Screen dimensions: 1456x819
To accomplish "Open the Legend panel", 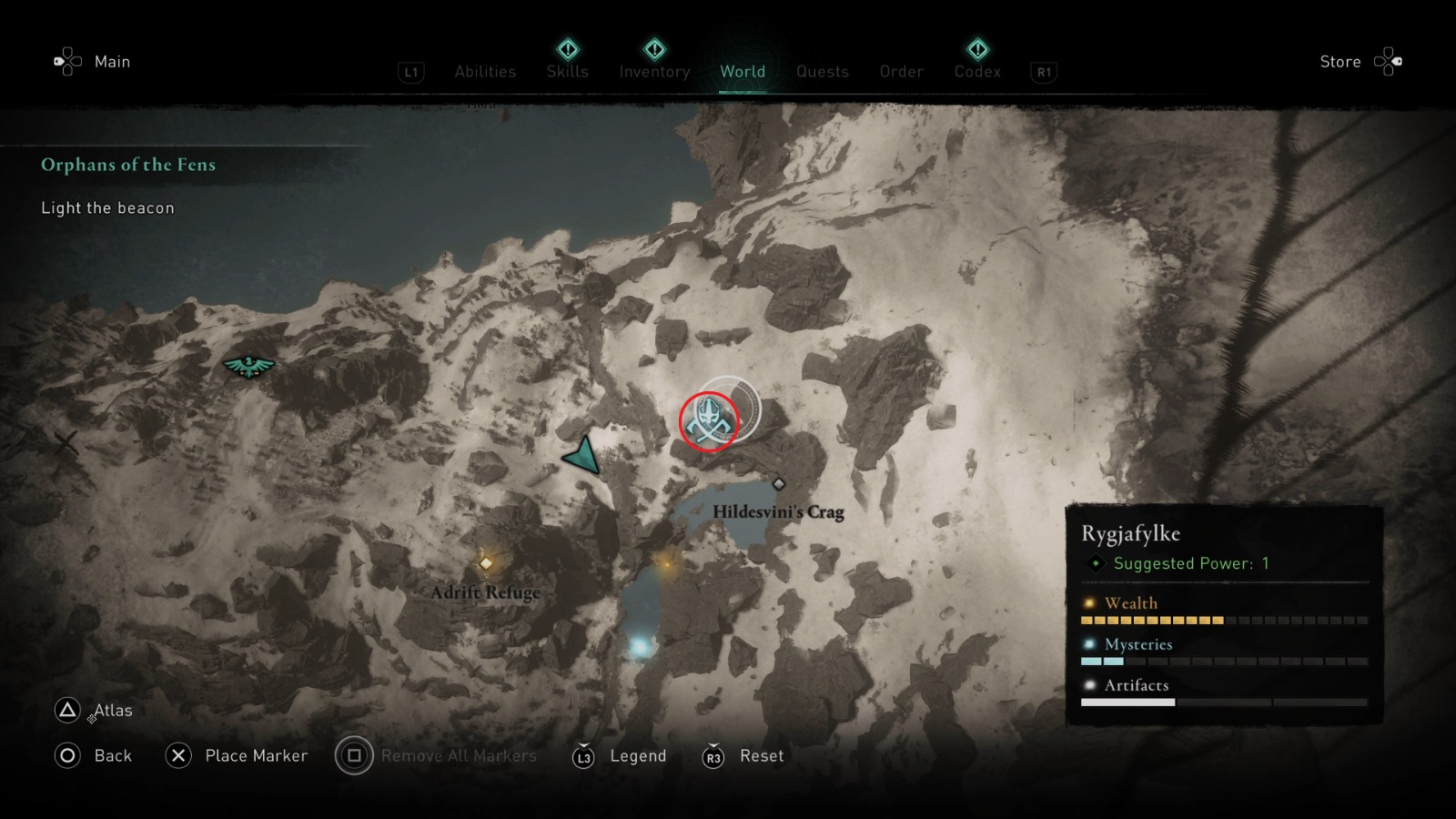I will [637, 755].
